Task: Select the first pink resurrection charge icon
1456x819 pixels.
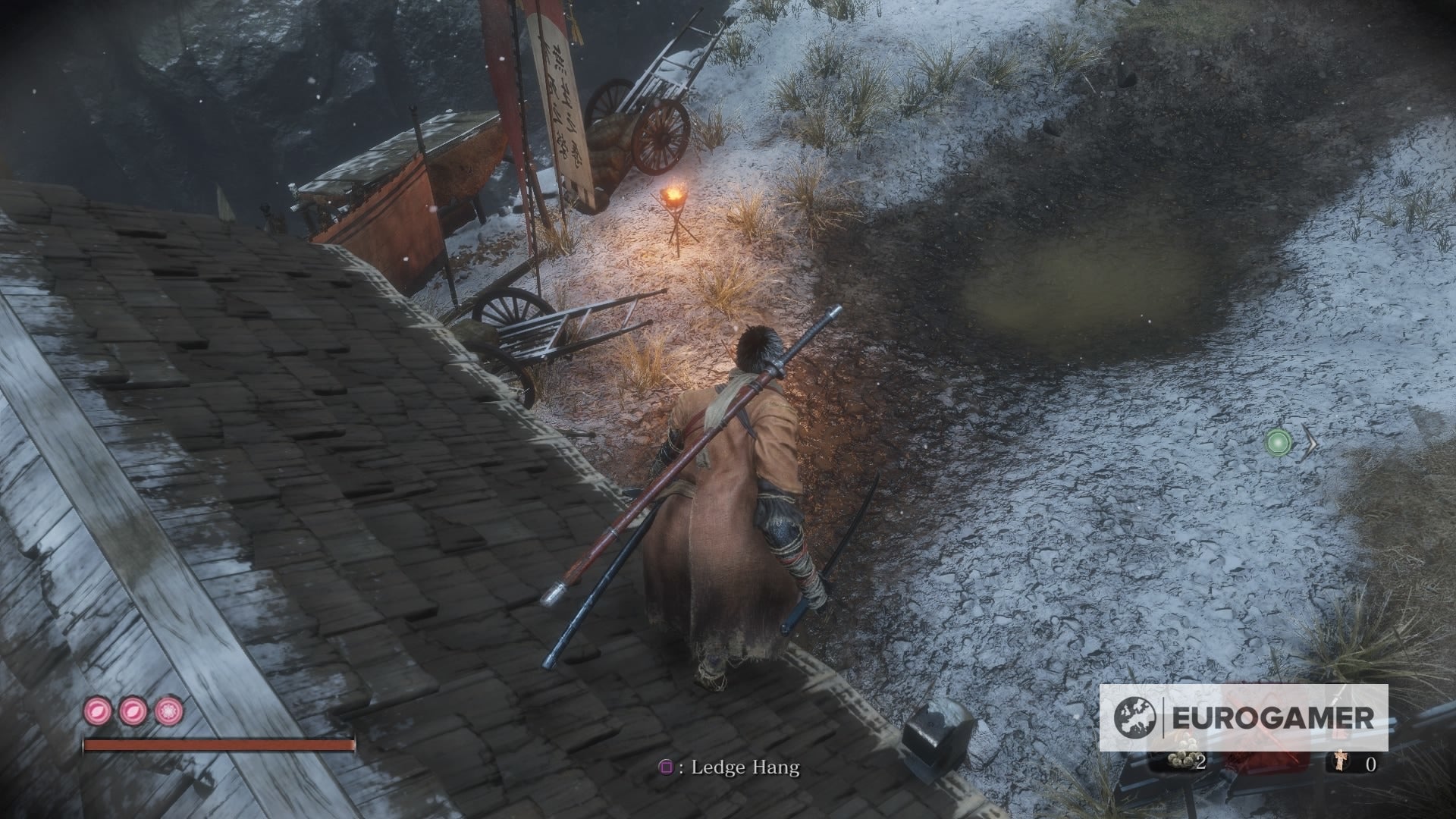Action: [x=98, y=711]
